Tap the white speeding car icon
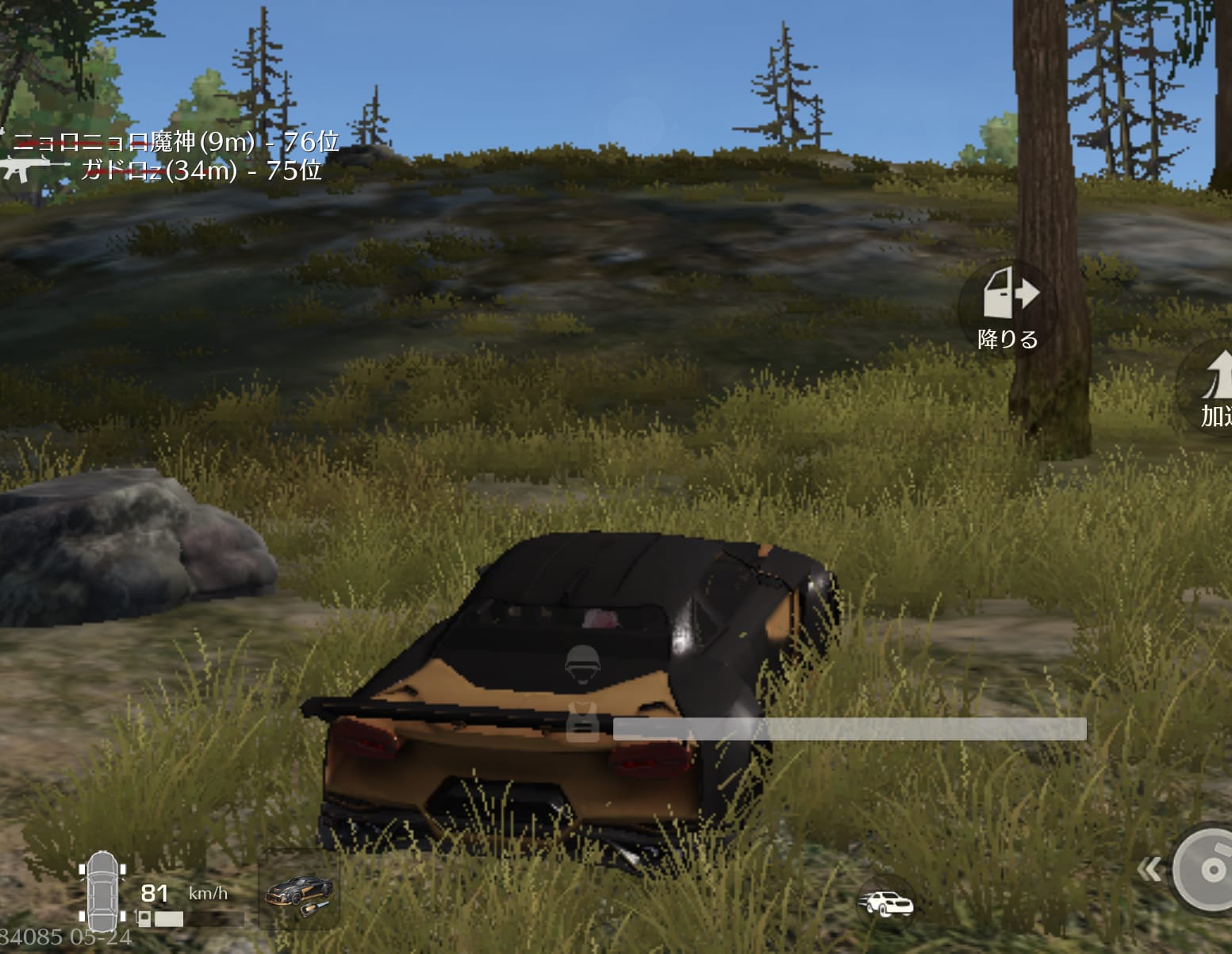The height and width of the screenshot is (954, 1232). (x=885, y=903)
